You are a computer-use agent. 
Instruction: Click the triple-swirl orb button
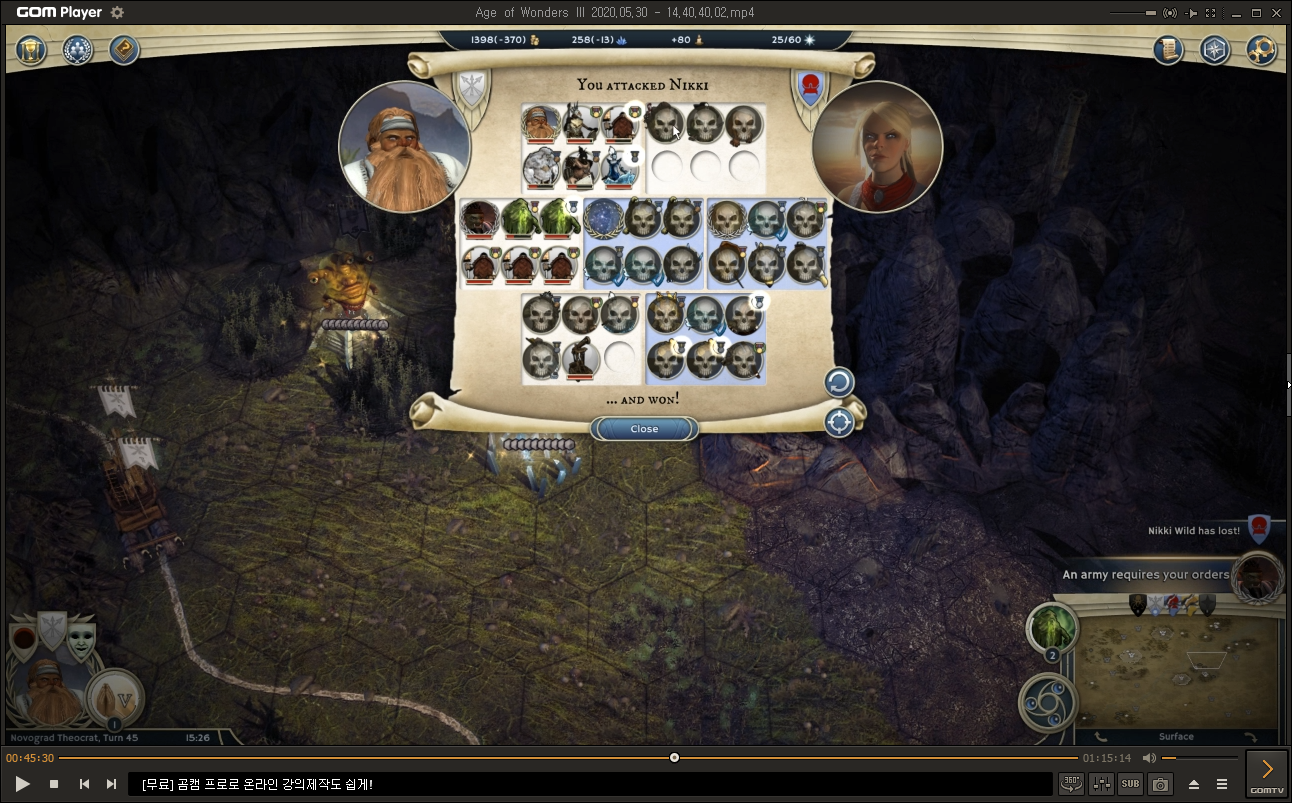click(x=1047, y=702)
